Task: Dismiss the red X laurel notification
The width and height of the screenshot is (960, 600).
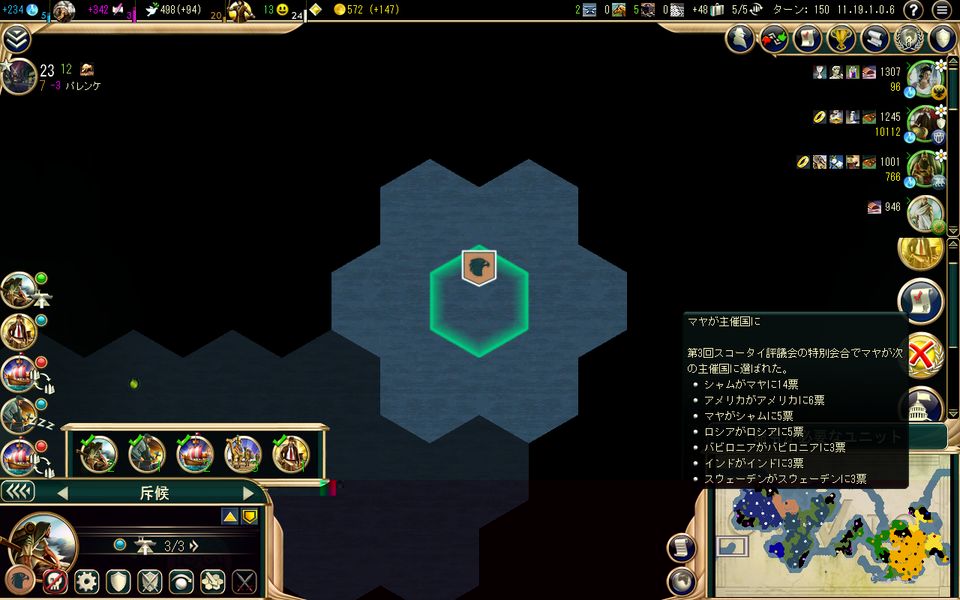Action: [920, 354]
